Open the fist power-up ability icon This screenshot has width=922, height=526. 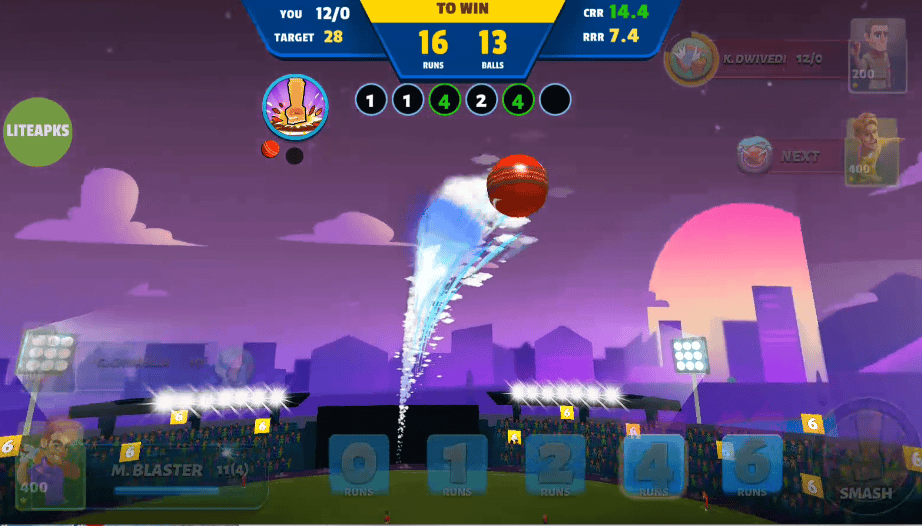pos(295,107)
